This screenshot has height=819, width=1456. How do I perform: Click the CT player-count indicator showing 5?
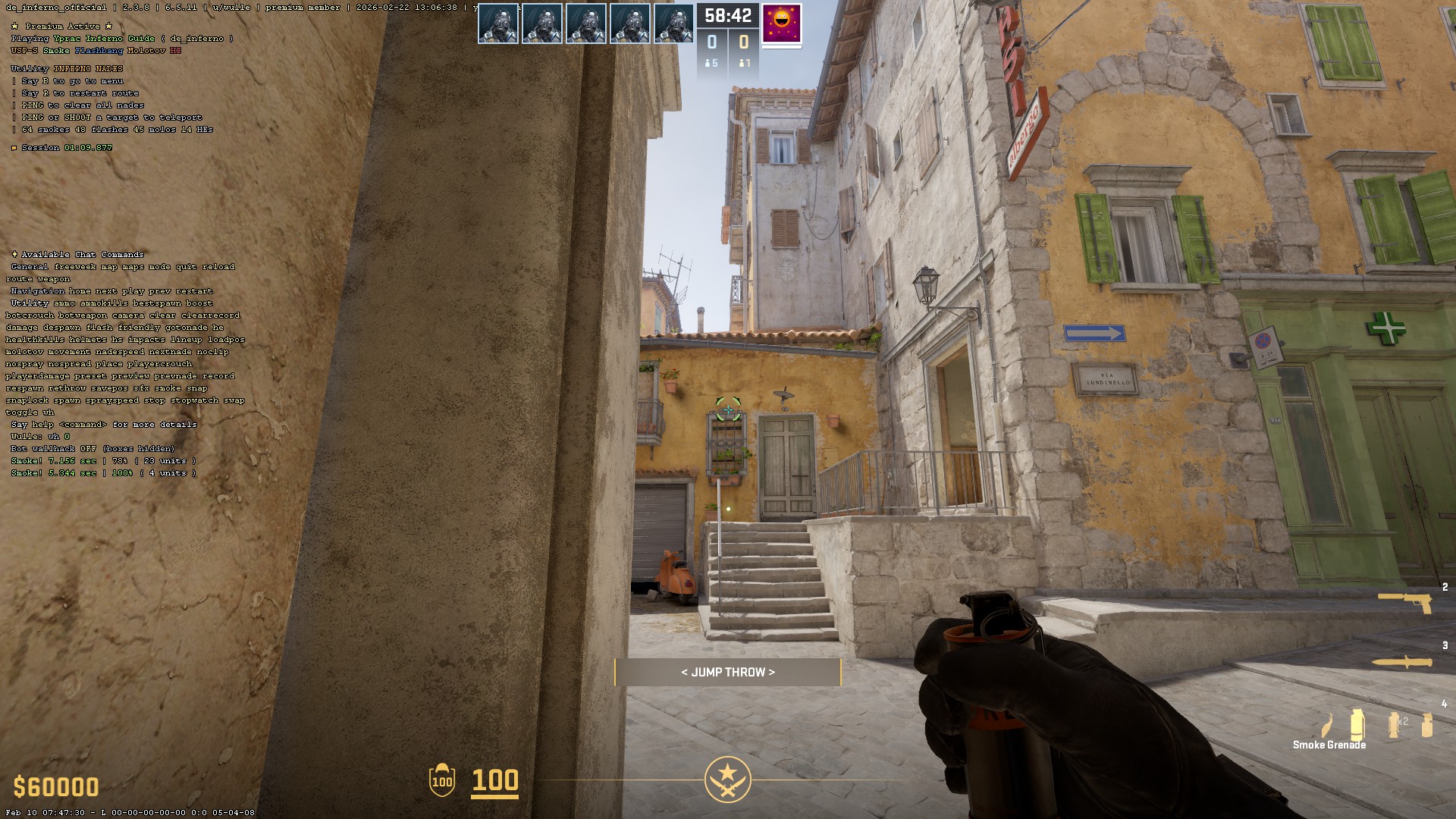point(711,64)
